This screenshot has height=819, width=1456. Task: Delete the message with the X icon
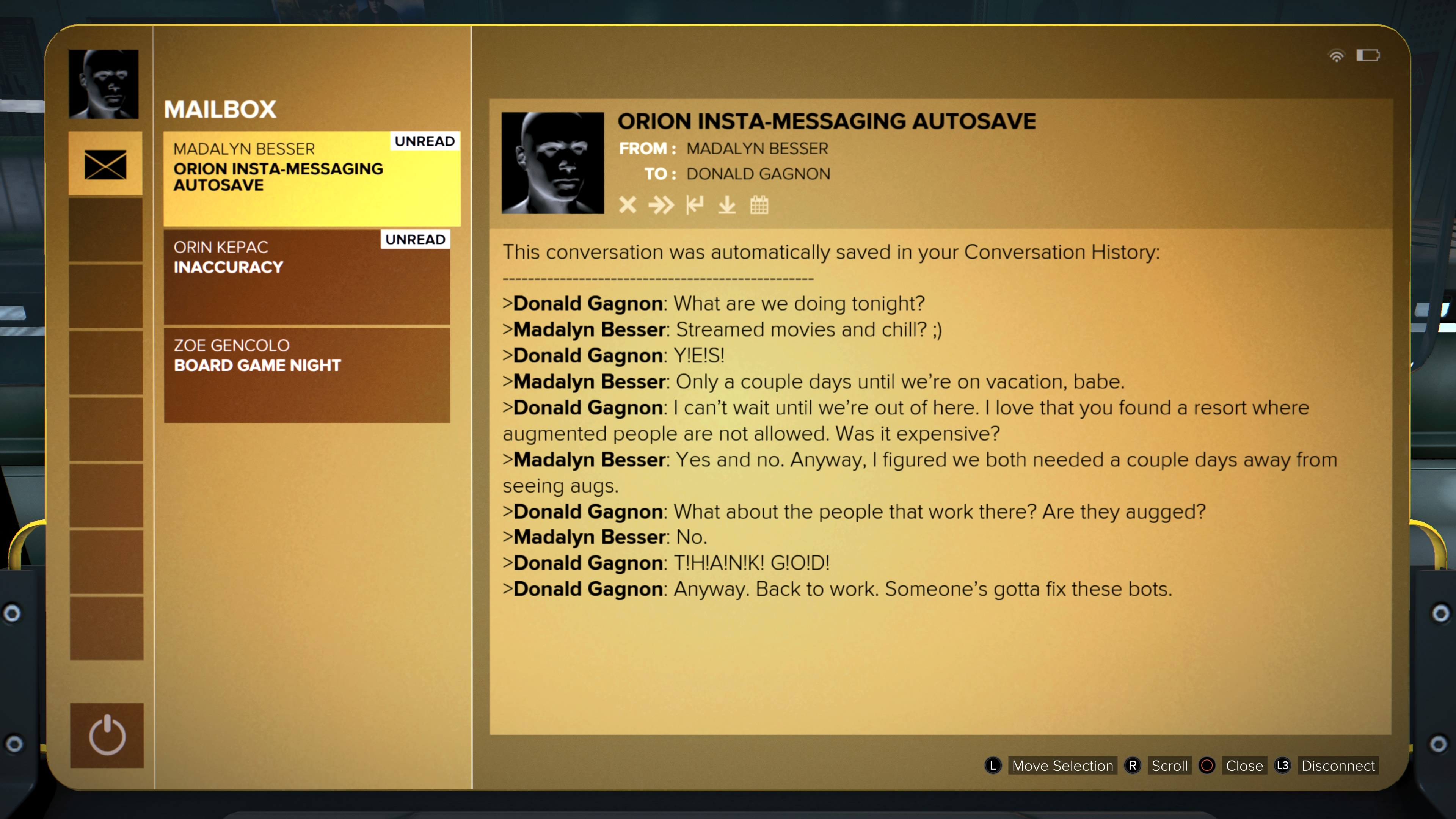pyautogui.click(x=628, y=205)
